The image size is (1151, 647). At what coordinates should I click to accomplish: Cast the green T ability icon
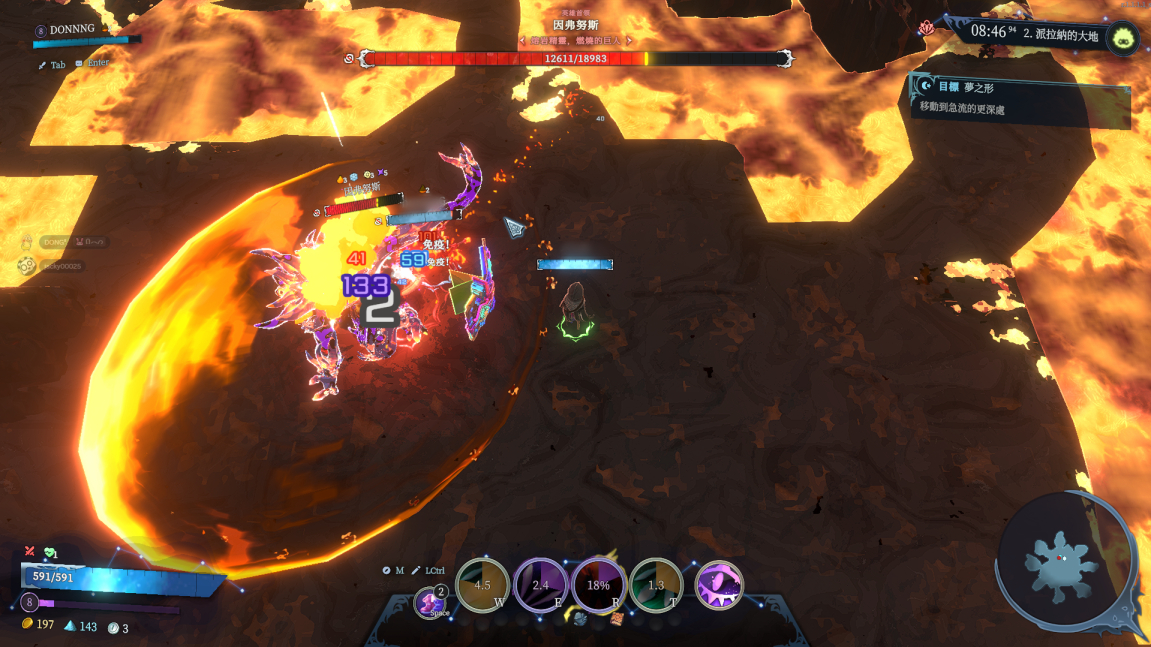pos(656,585)
